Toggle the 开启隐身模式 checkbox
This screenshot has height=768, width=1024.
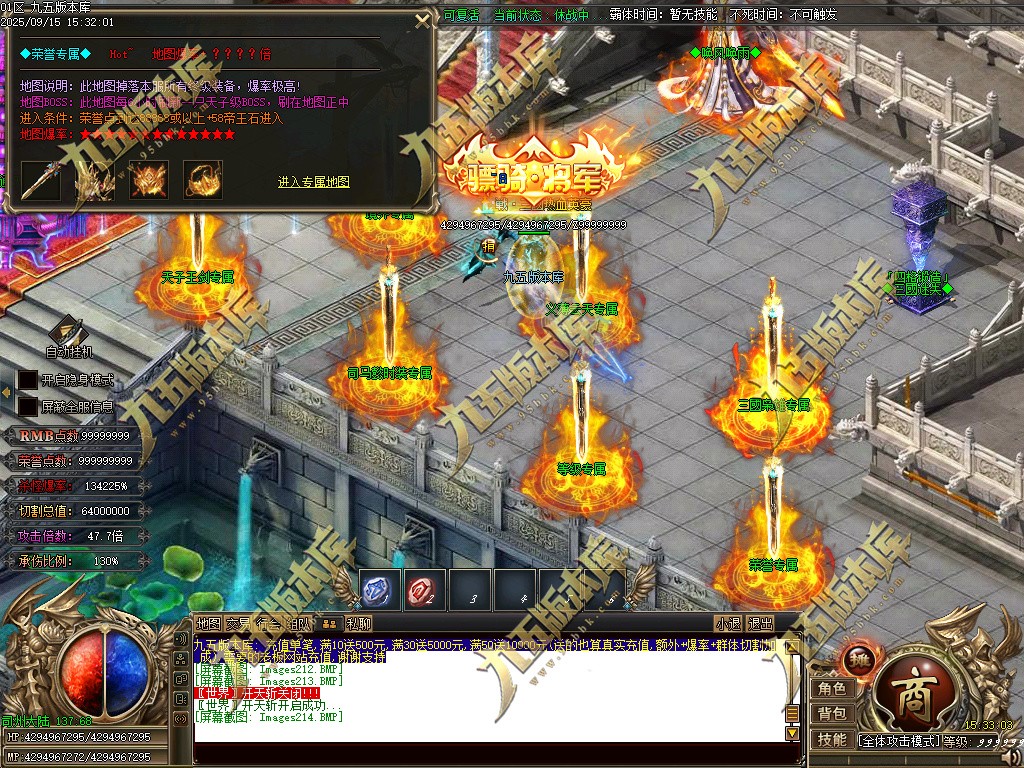click(x=27, y=381)
